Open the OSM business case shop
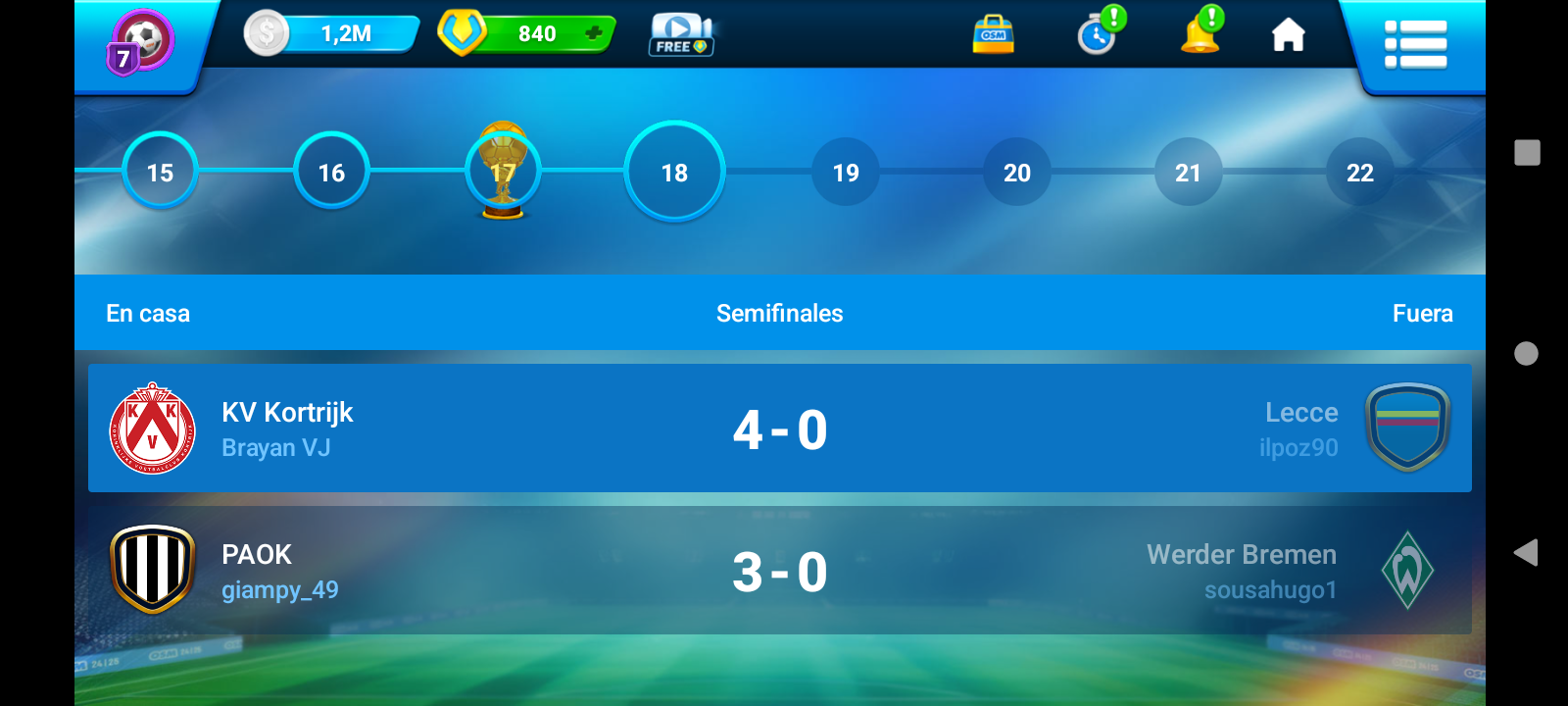The width and height of the screenshot is (1568, 706). 993,34
